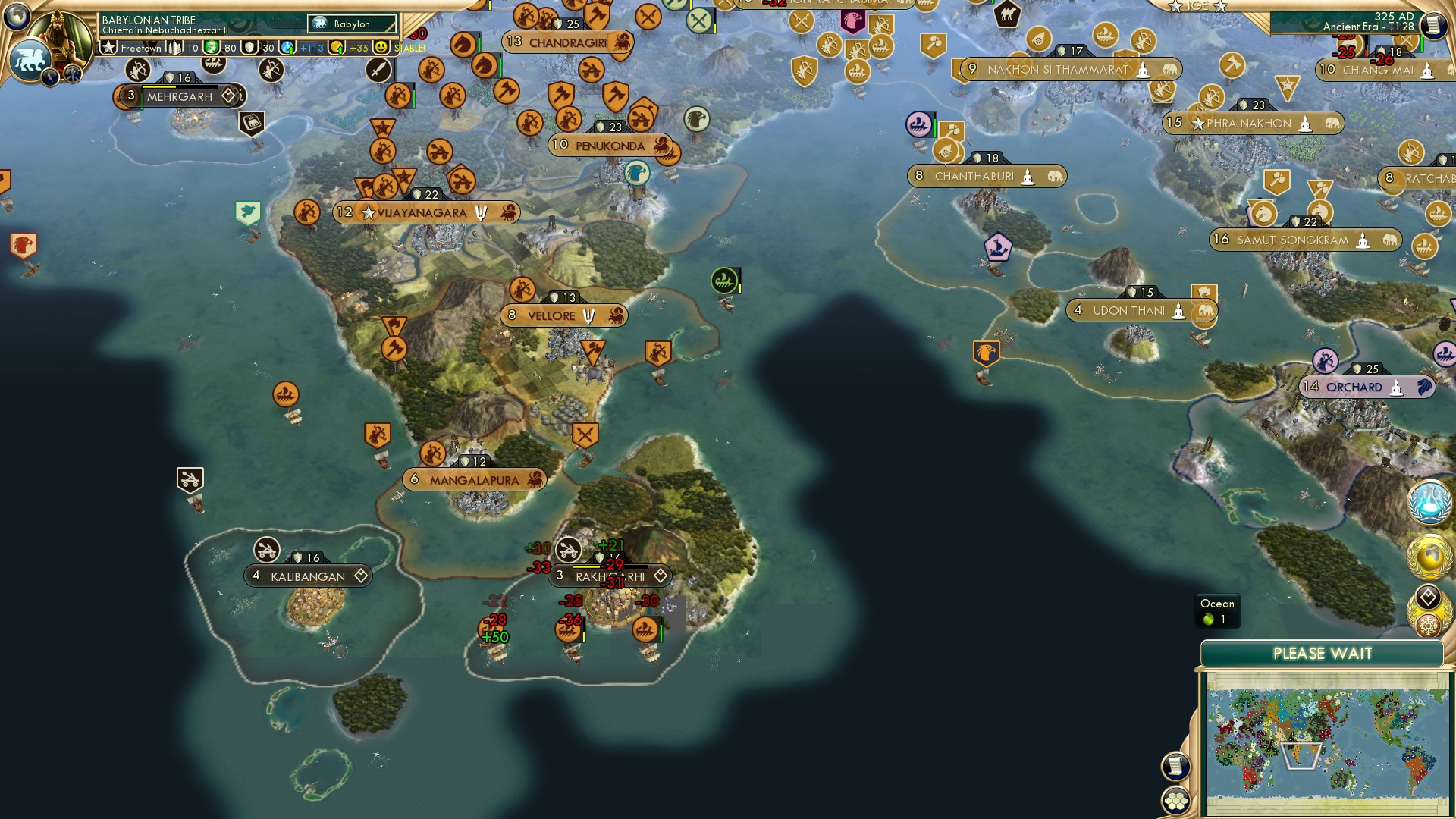Click the Freetown city-state star icon

tap(108, 48)
